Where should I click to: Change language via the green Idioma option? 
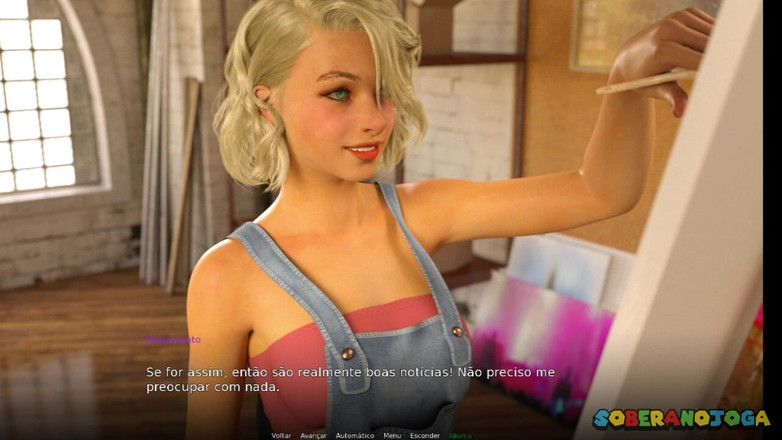click(460, 435)
